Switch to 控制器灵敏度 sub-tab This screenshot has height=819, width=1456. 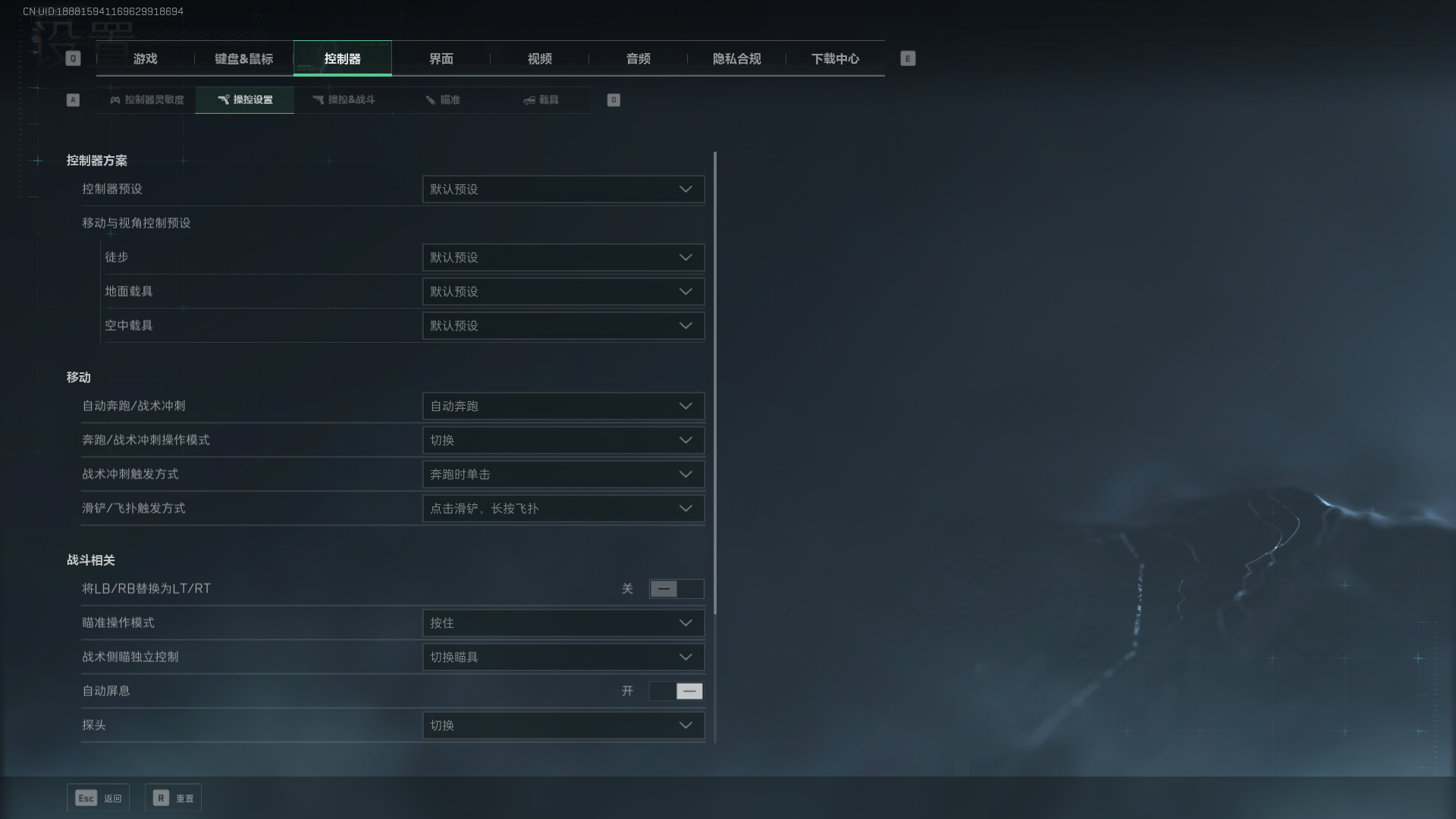146,100
